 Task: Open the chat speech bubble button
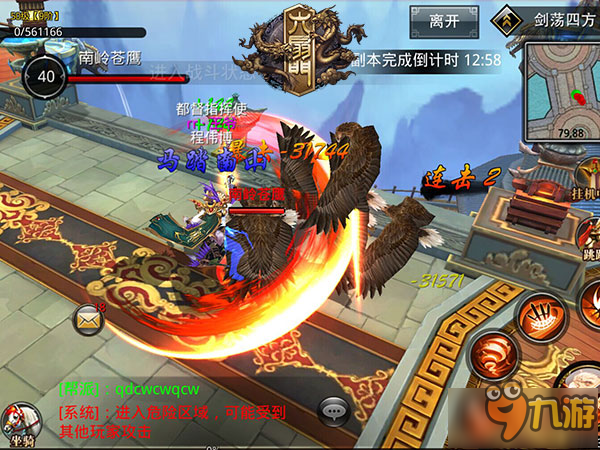pos(334,410)
